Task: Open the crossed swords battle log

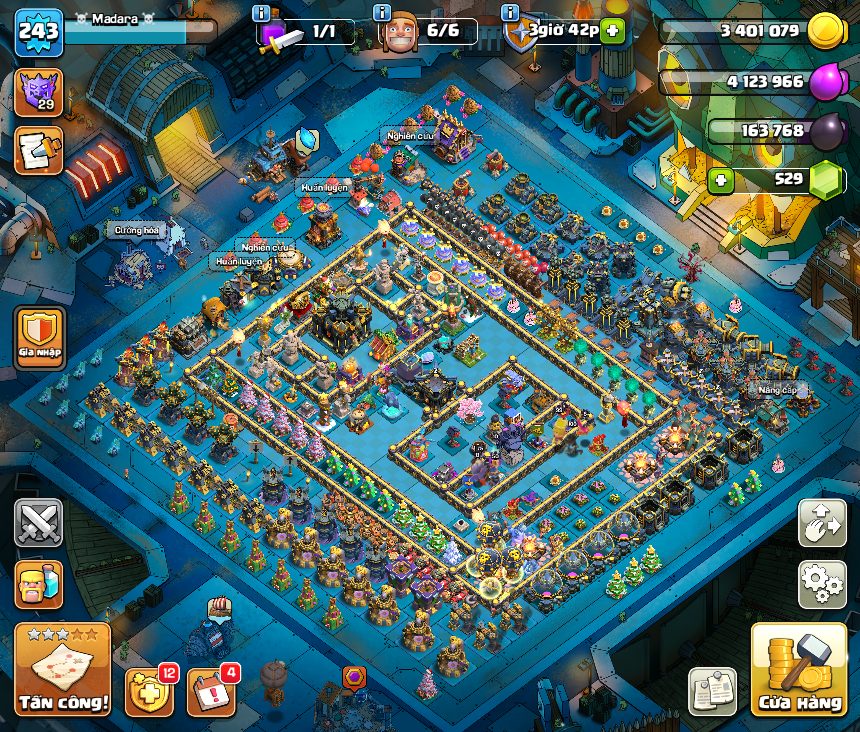Action: click(38, 523)
